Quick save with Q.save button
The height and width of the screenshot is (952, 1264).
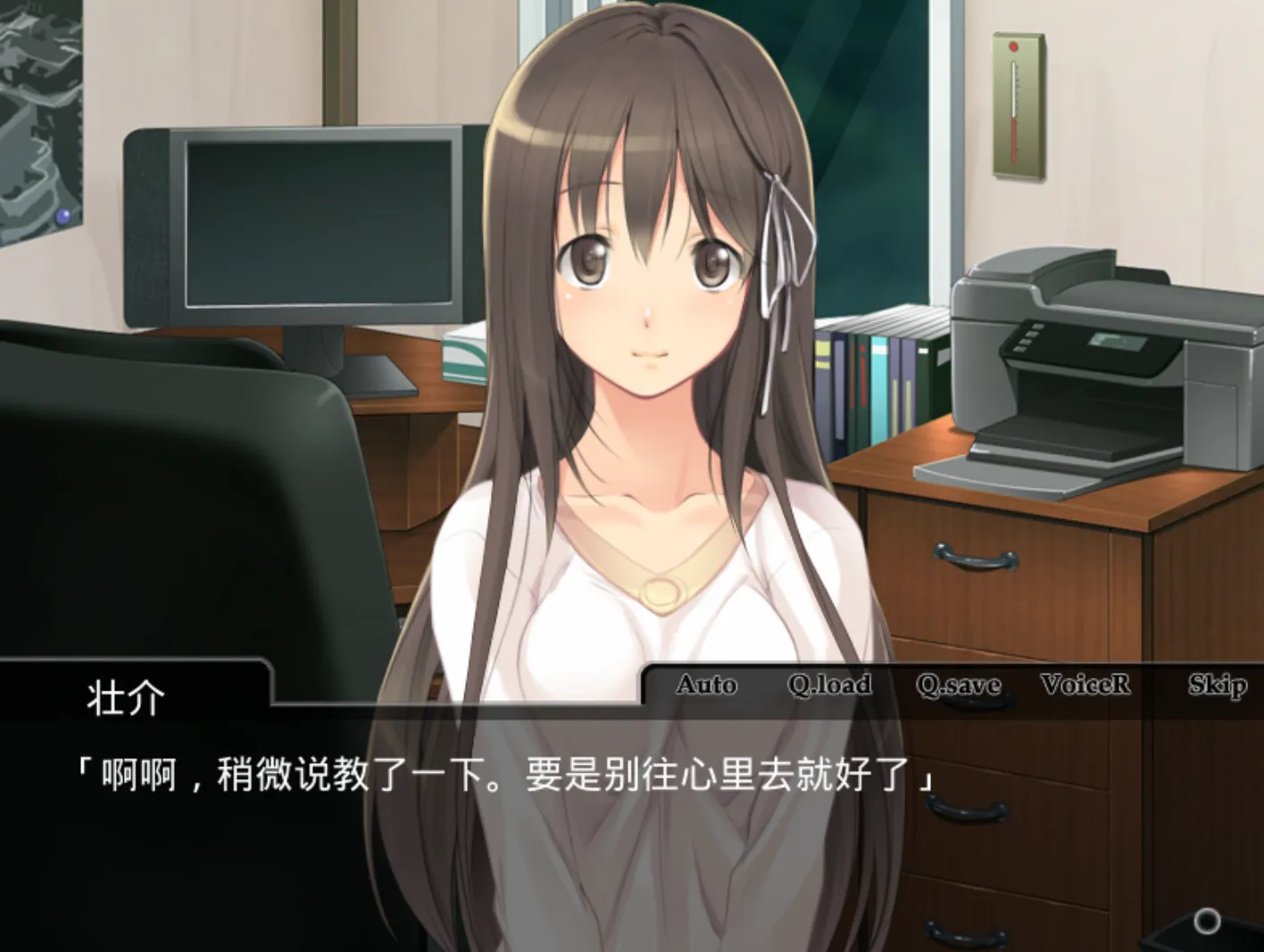958,684
